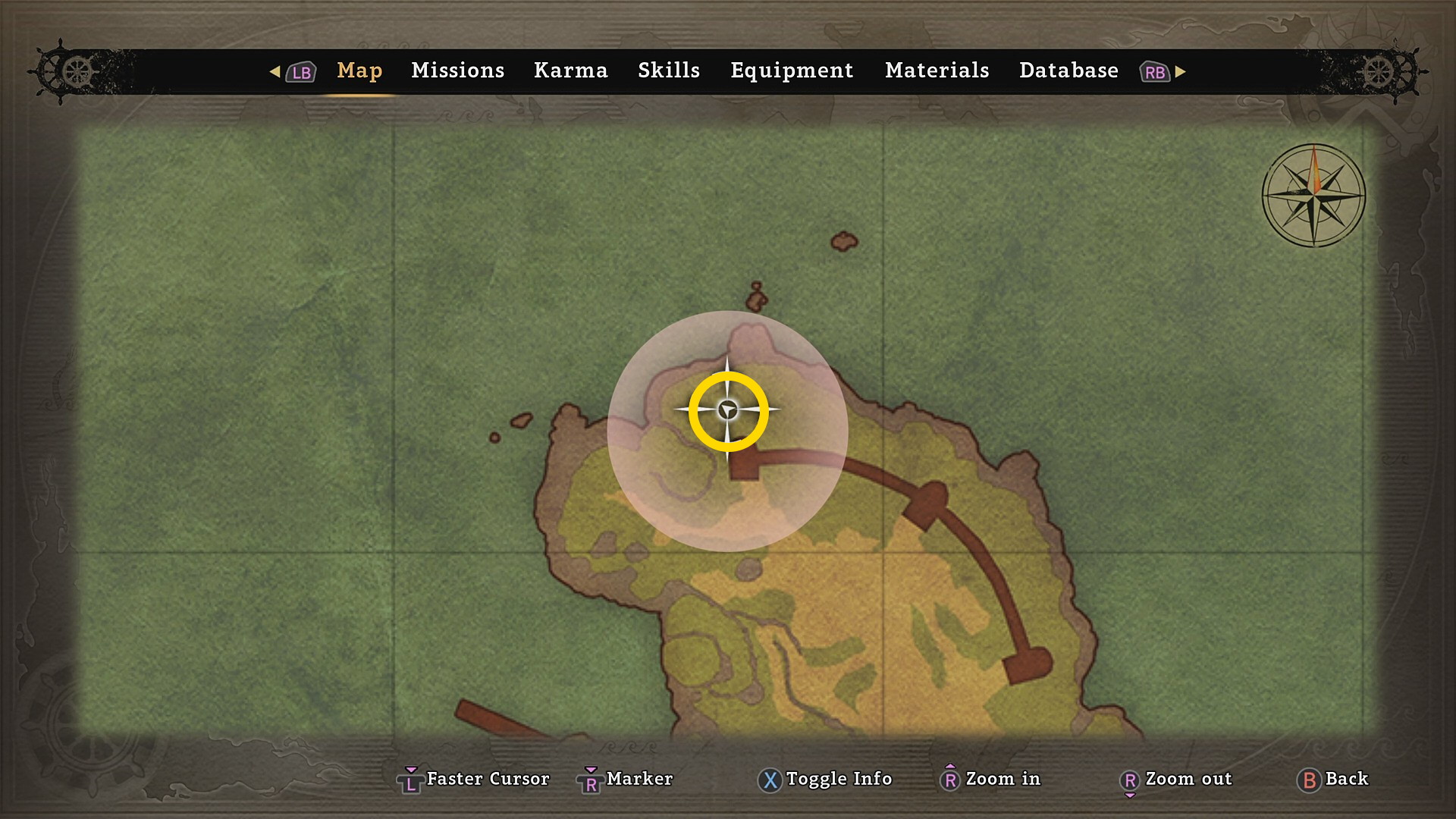Show the Database tab
Screen dimensions: 1456x819
coord(1068,71)
